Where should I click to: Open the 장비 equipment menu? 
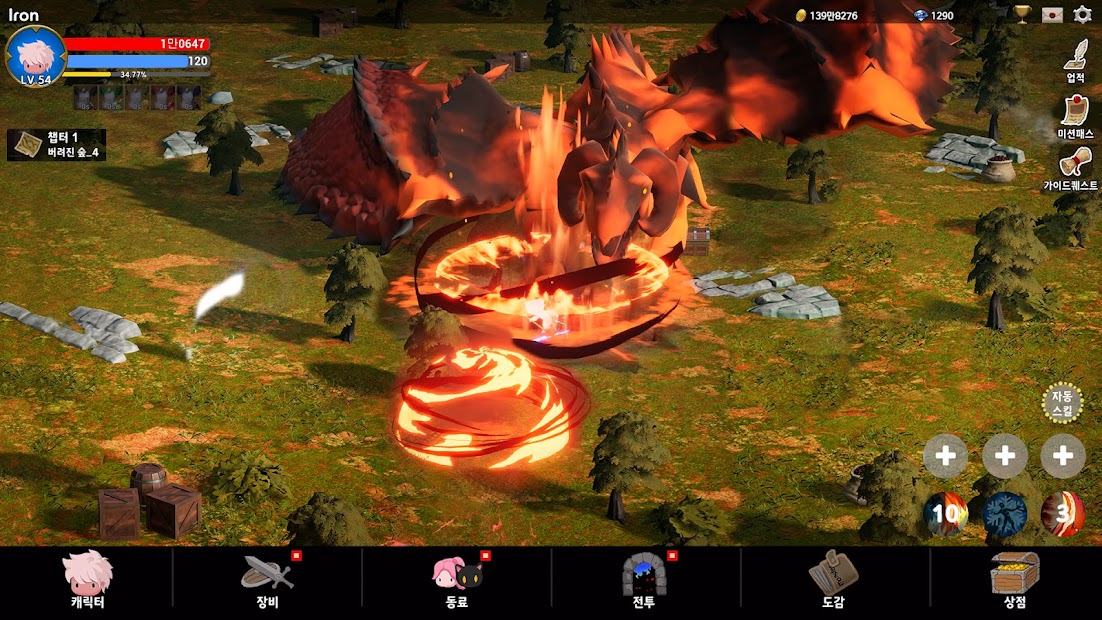tap(267, 580)
